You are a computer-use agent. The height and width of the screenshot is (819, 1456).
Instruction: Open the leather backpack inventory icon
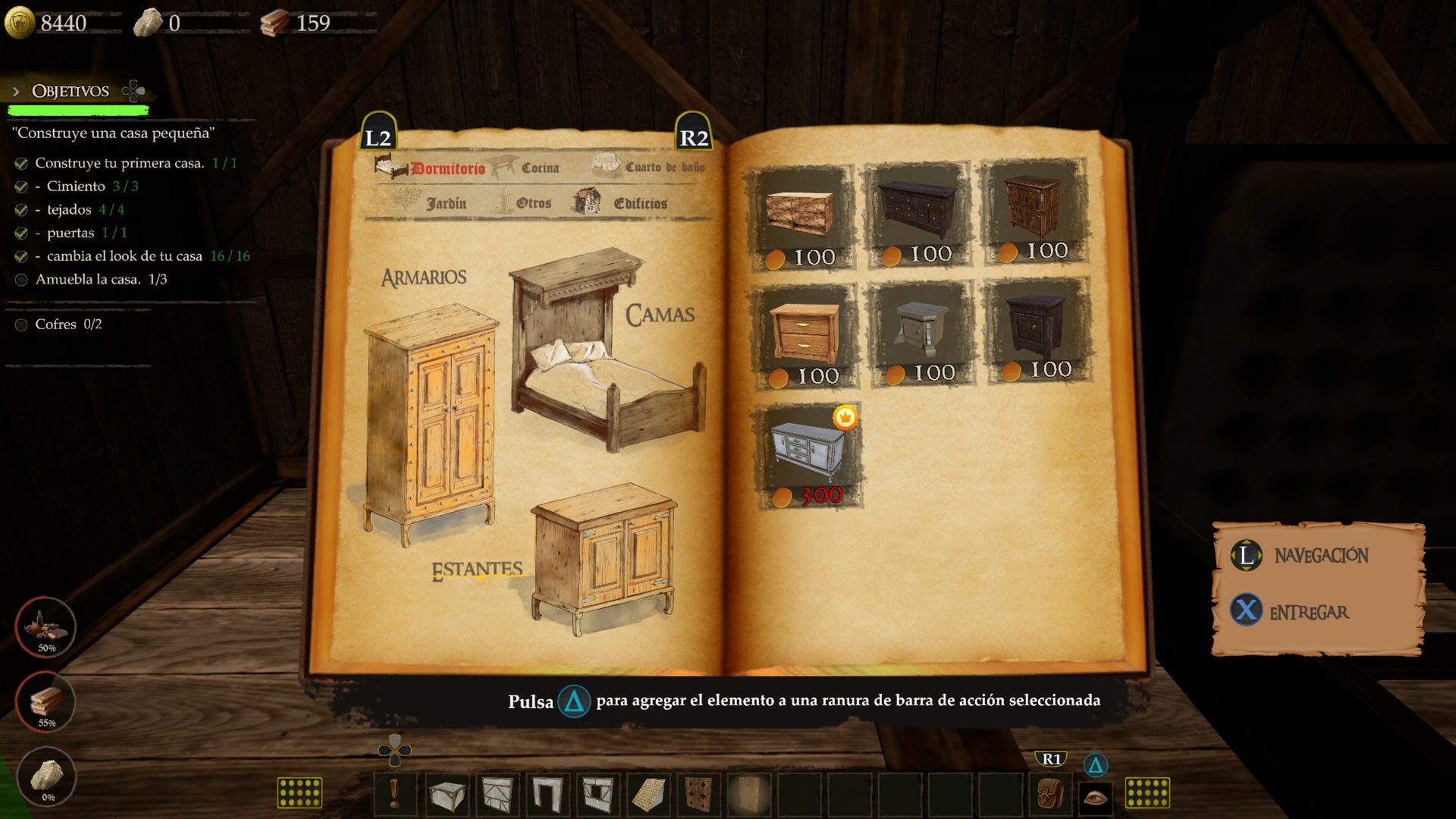point(1050,795)
